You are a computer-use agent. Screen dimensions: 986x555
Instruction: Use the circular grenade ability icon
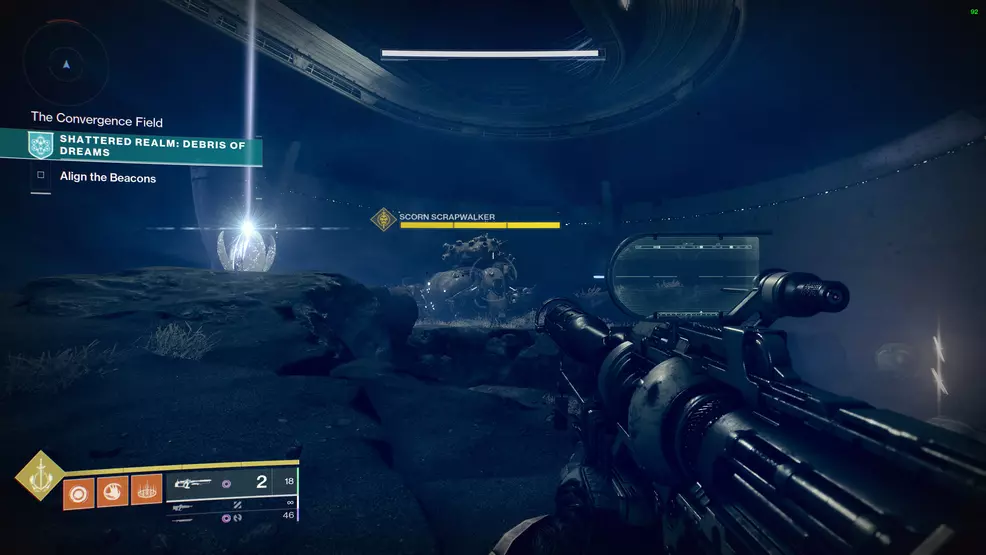[x=78, y=491]
